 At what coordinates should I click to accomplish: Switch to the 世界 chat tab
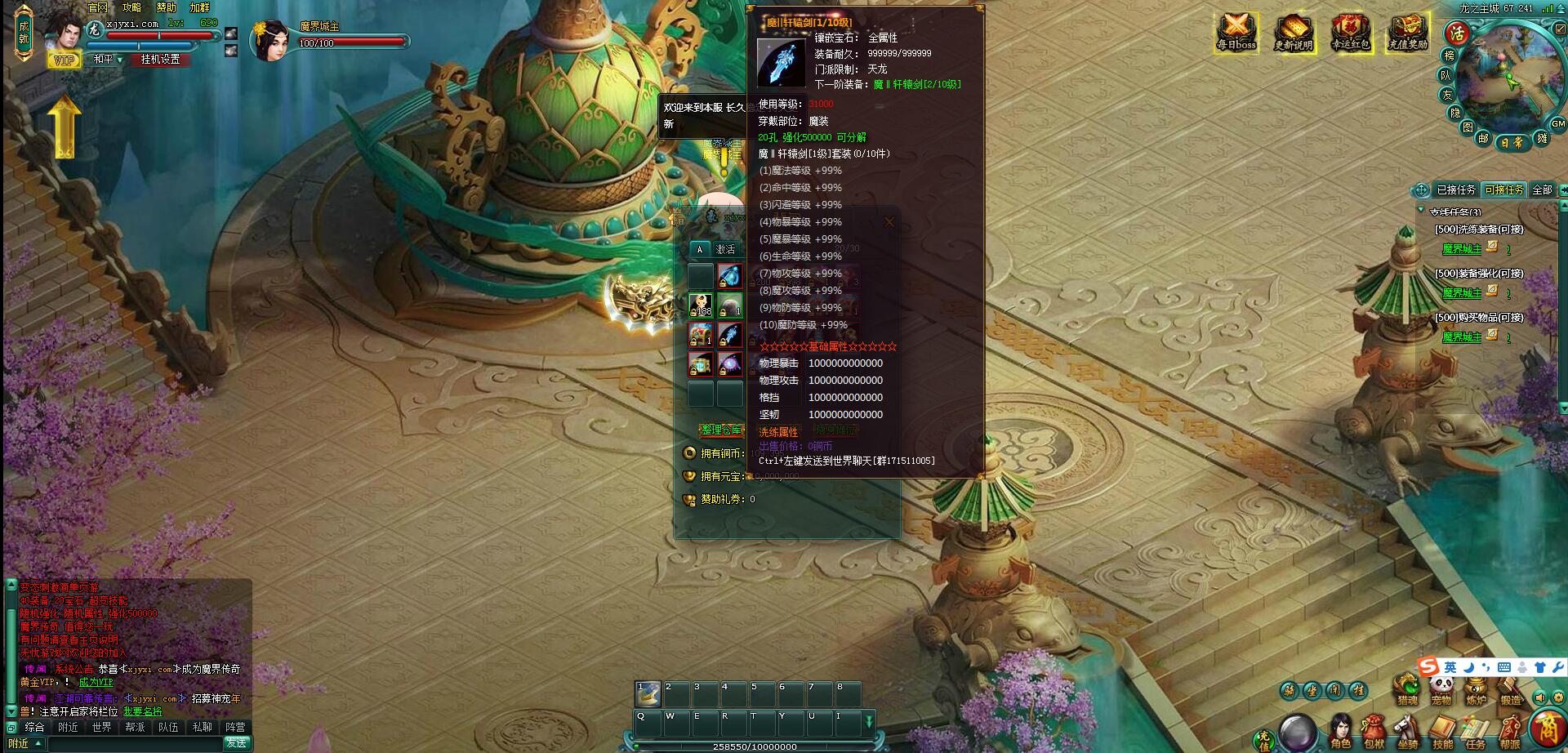(x=101, y=727)
